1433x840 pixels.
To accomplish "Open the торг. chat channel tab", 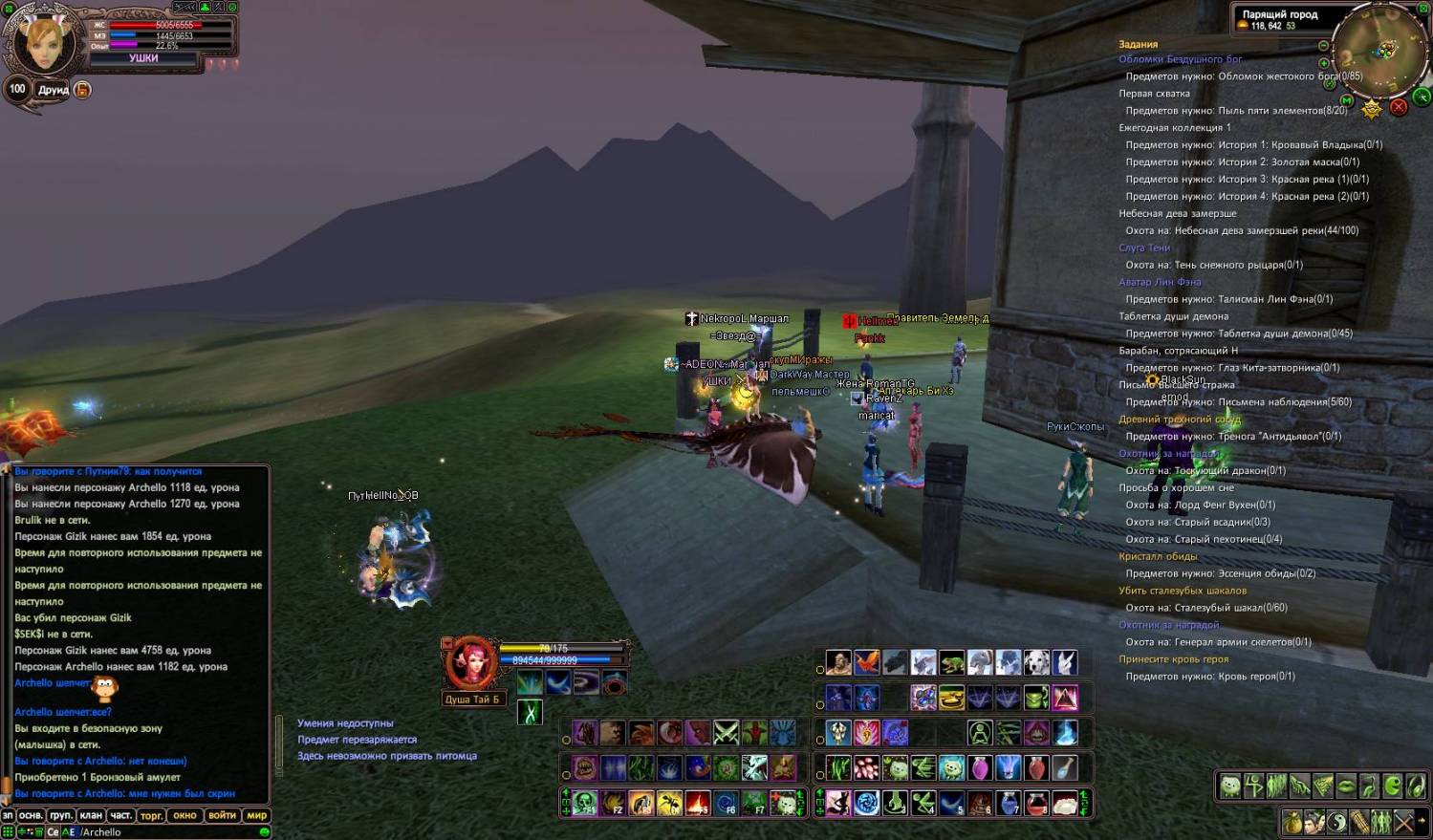I will pyautogui.click(x=151, y=815).
